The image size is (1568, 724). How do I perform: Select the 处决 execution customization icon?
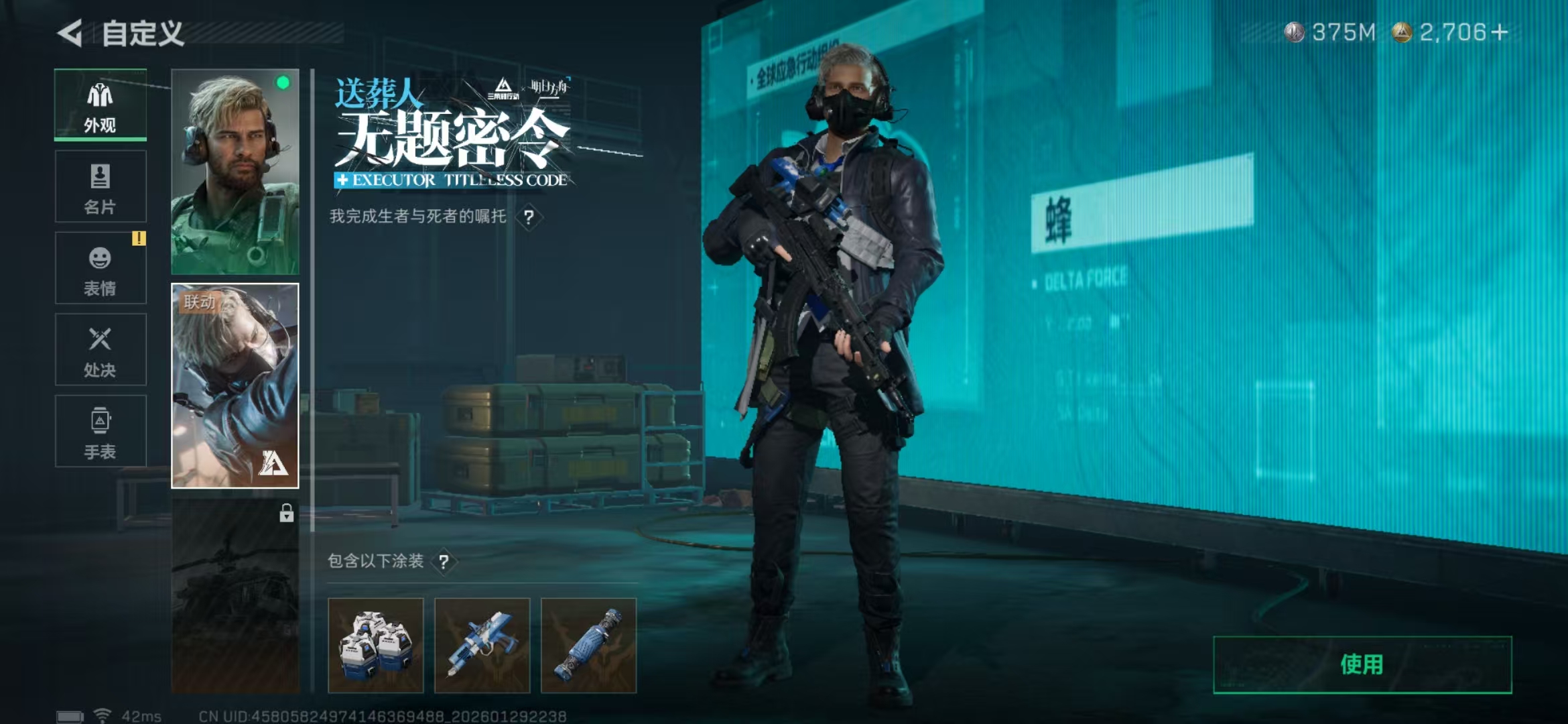coord(99,349)
